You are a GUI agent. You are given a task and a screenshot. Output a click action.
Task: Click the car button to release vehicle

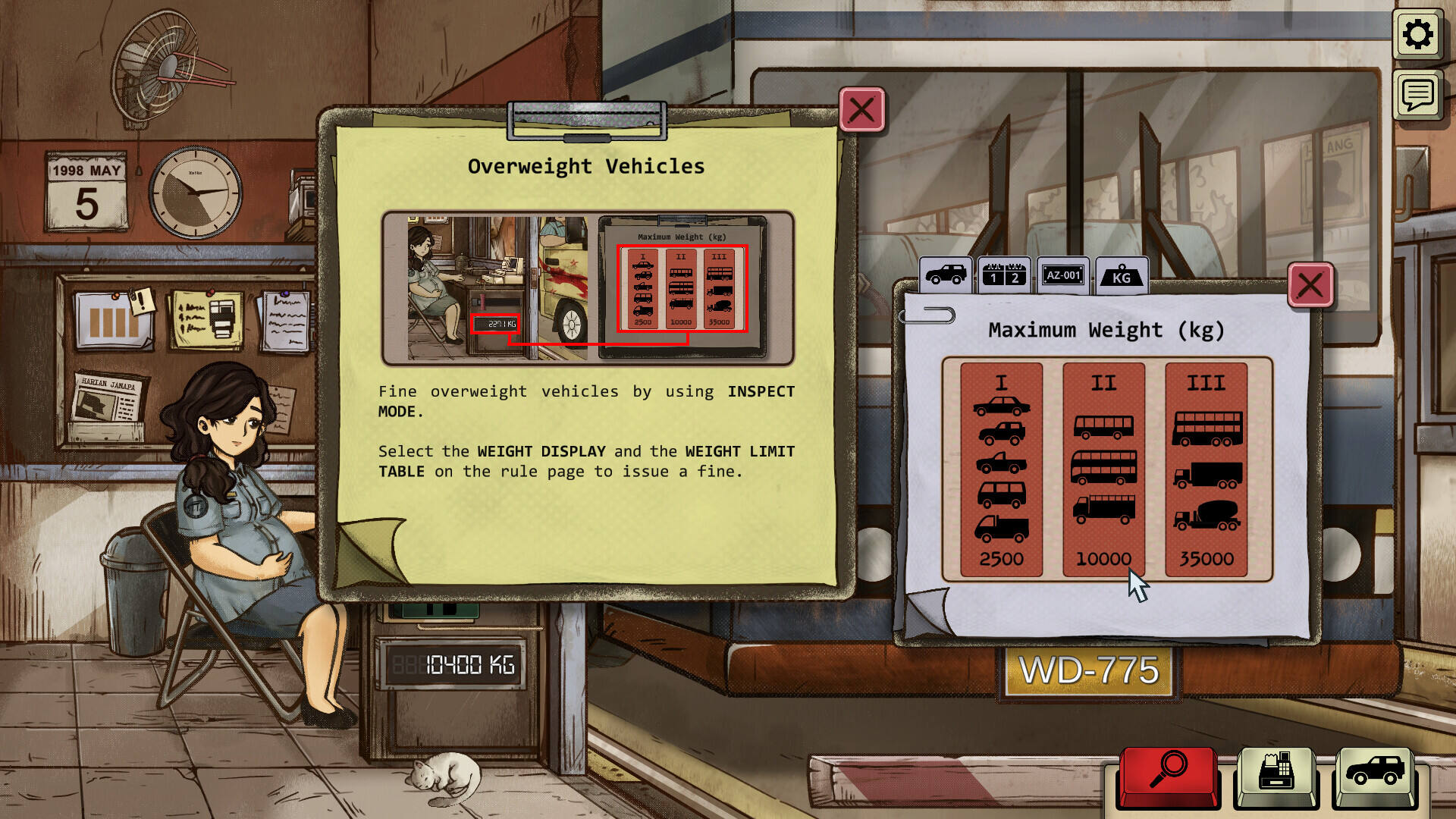pyautogui.click(x=1374, y=775)
